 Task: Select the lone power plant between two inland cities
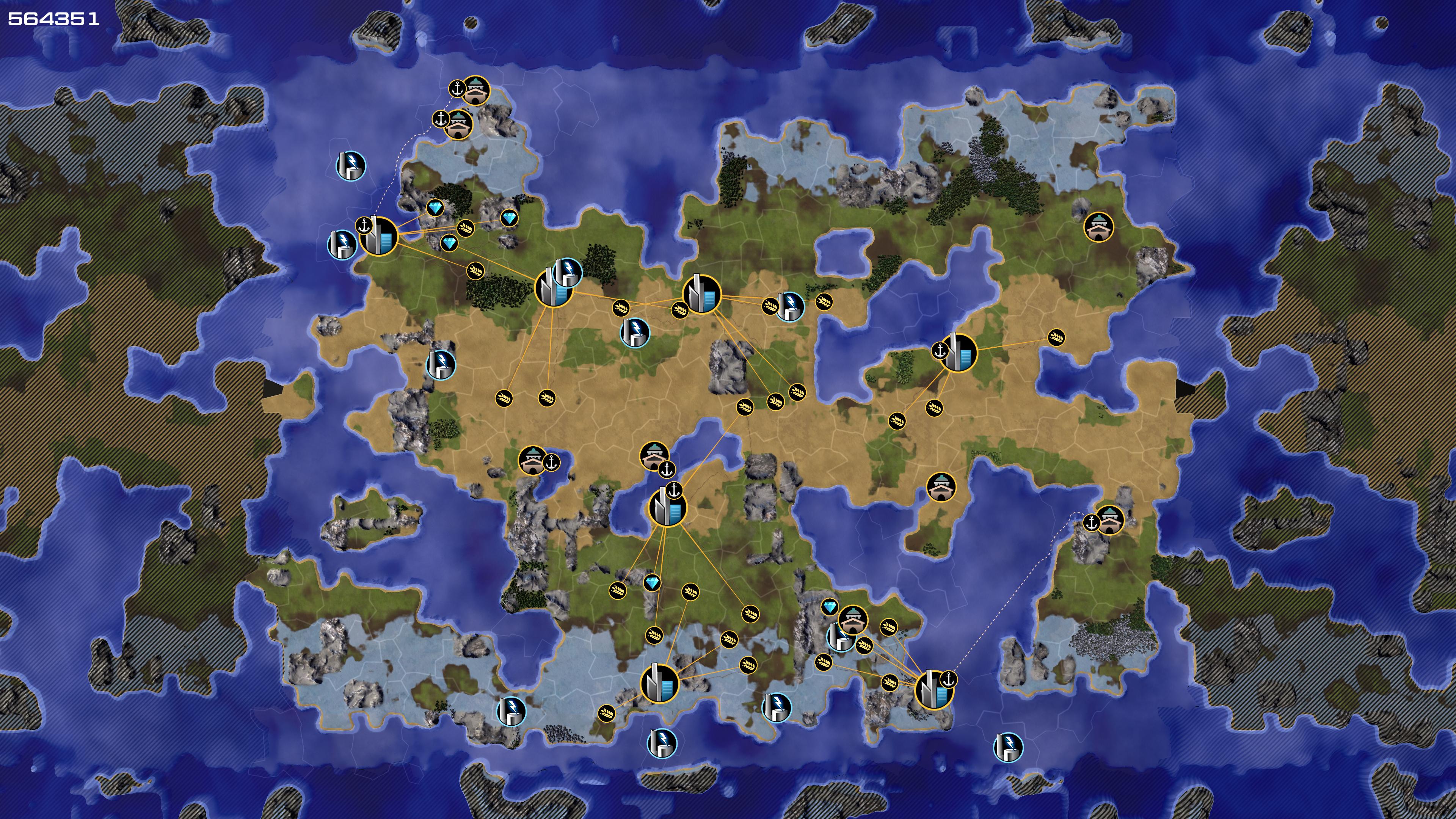(x=635, y=333)
